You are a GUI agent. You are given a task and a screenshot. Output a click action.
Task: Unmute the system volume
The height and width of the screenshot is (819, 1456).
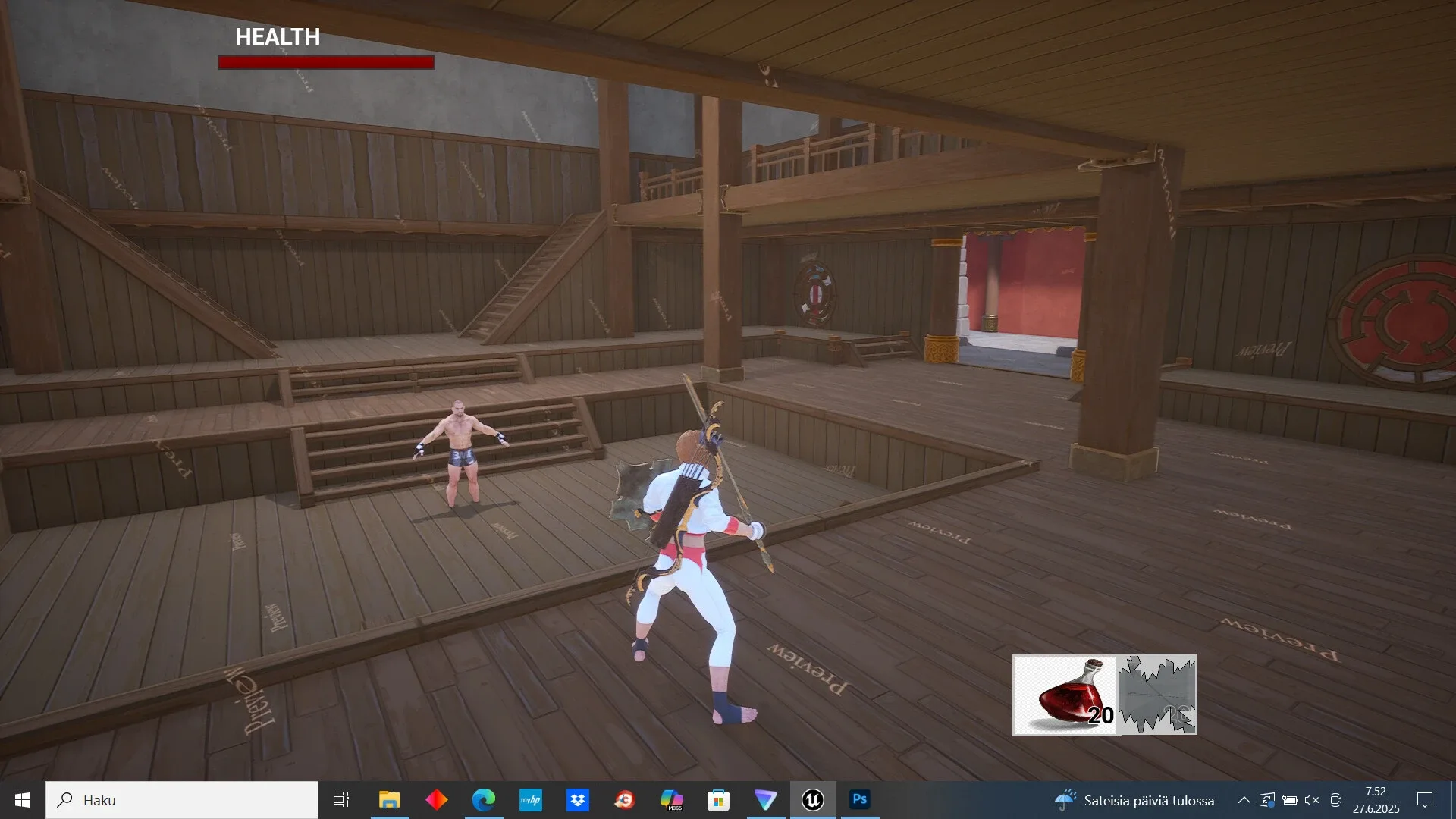pos(1312,801)
